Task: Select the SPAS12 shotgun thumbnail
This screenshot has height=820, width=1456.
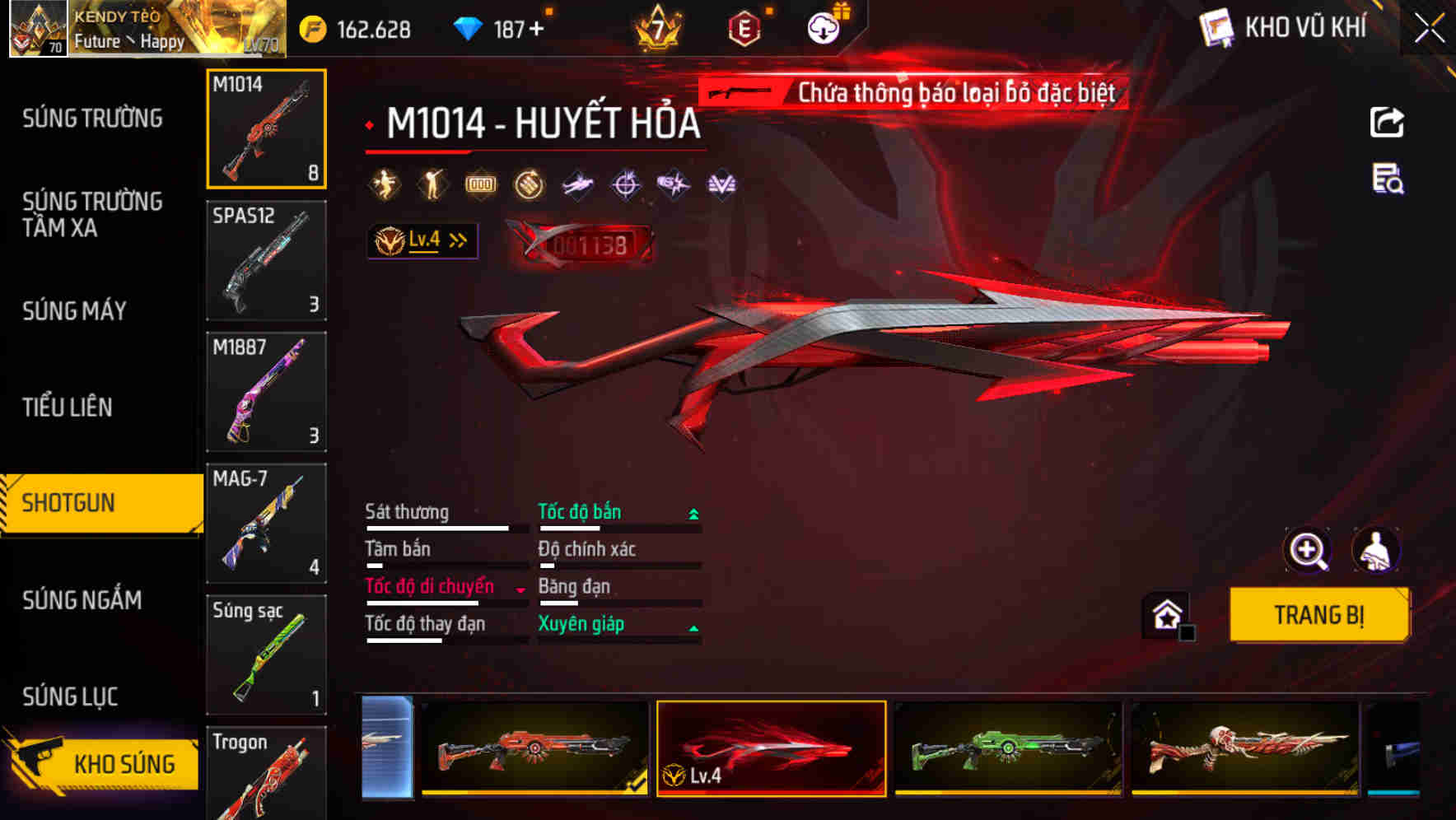Action: tap(266, 260)
